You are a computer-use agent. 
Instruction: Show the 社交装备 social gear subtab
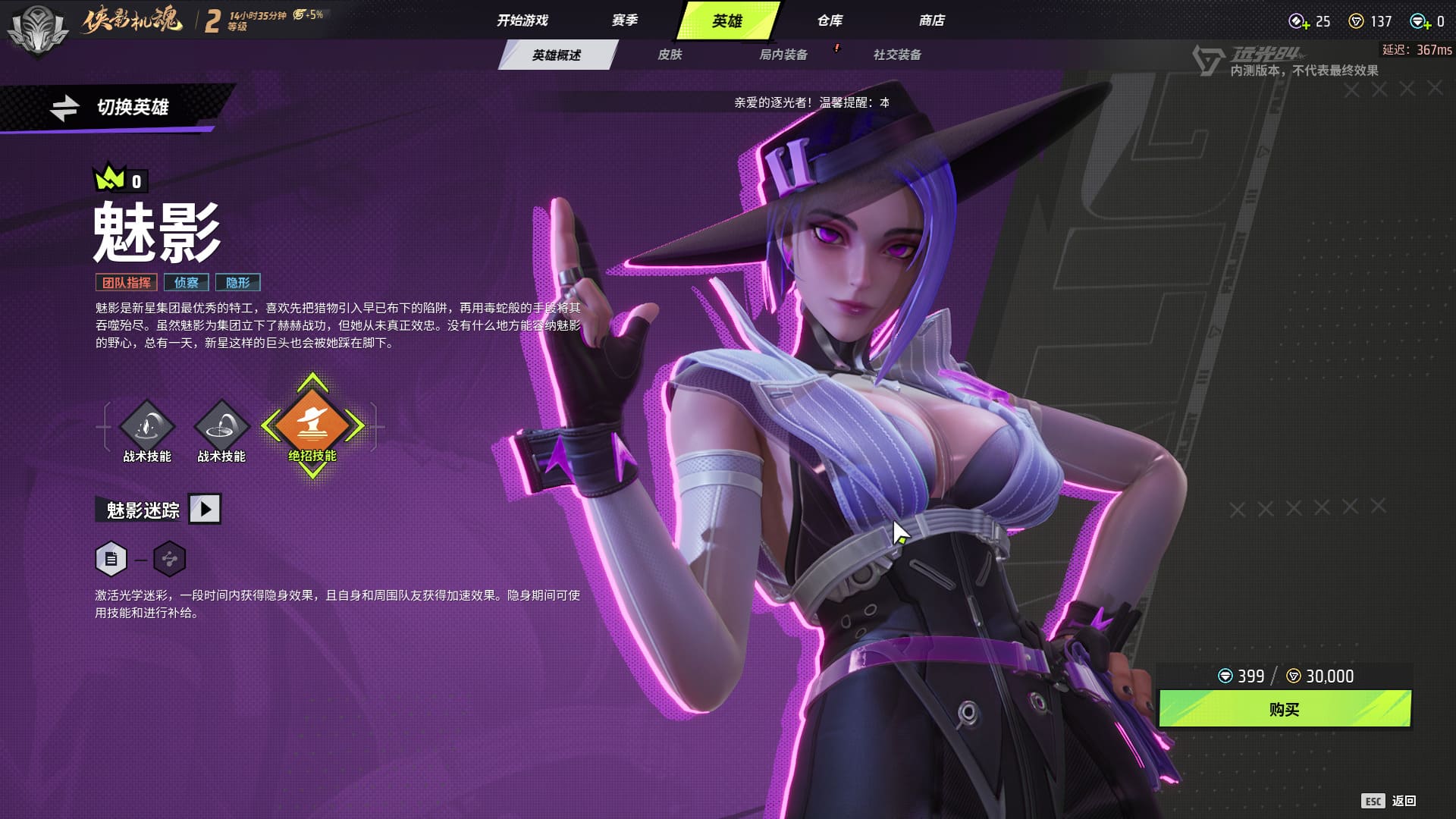(897, 55)
